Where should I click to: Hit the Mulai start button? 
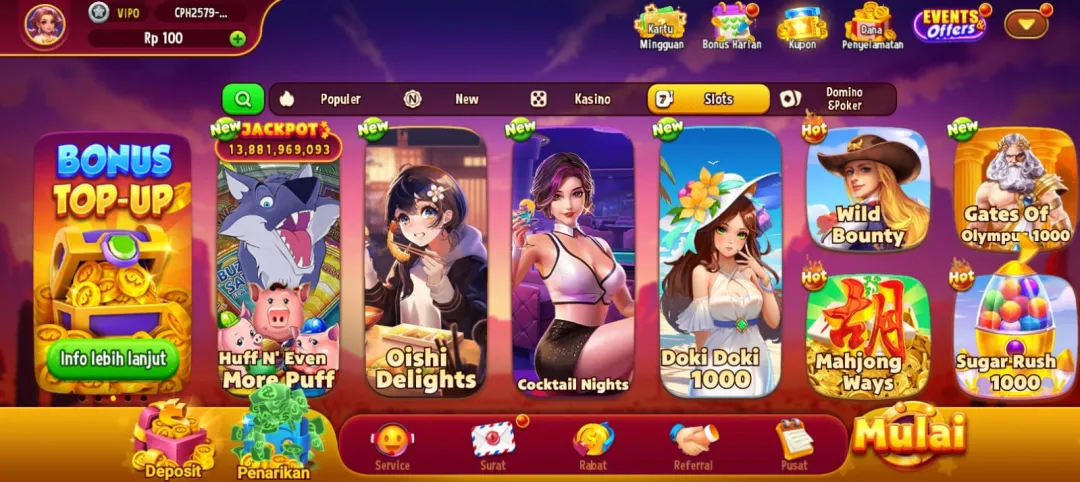click(x=910, y=434)
